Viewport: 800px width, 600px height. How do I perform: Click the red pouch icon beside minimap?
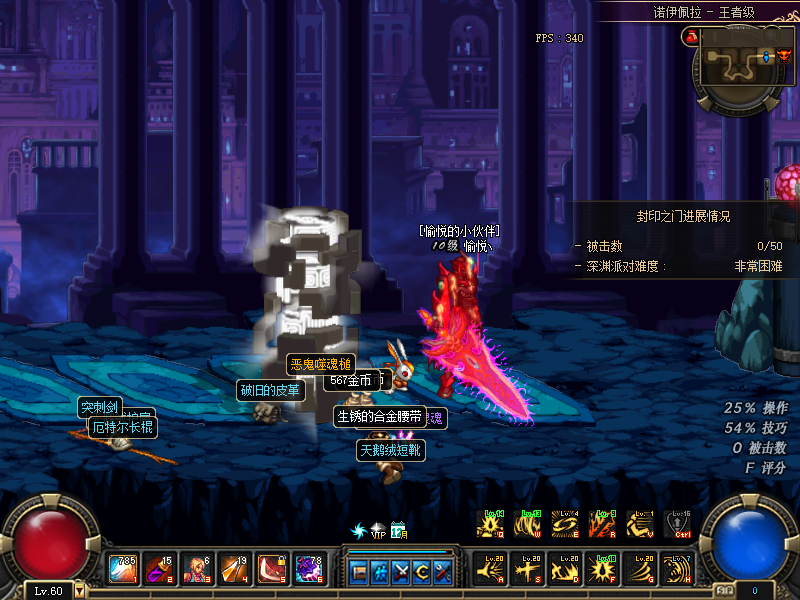[690, 37]
